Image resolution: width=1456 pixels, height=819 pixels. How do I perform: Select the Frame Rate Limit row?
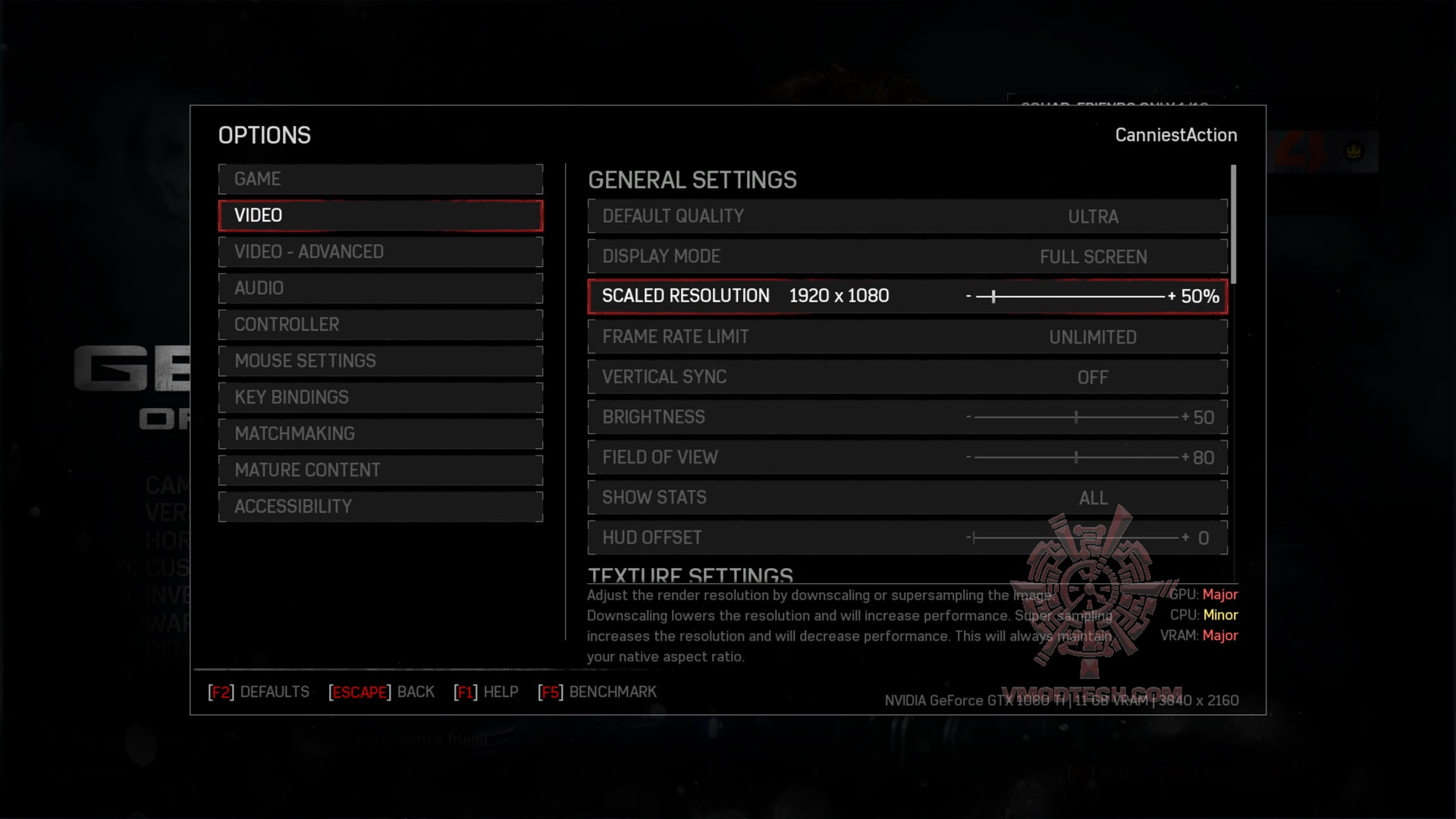[x=907, y=337]
